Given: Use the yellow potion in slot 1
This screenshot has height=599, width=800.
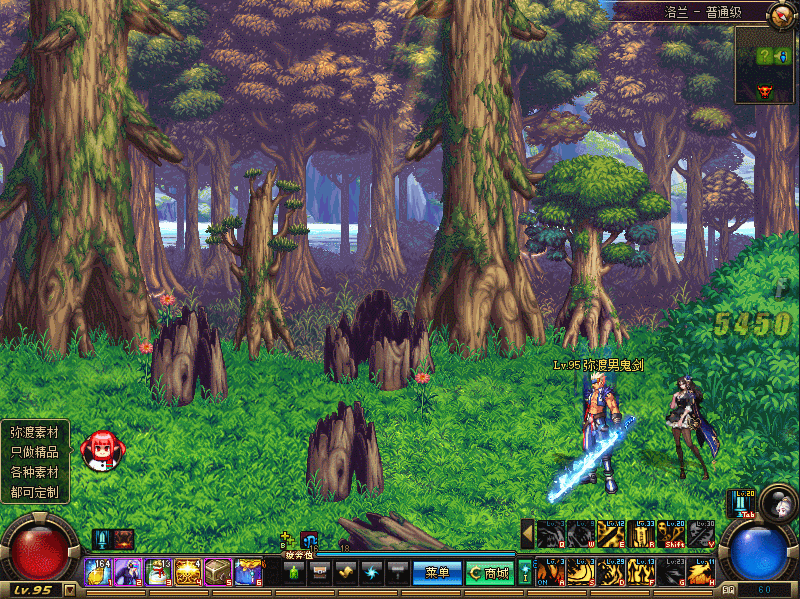Looking at the screenshot, I should [x=97, y=571].
